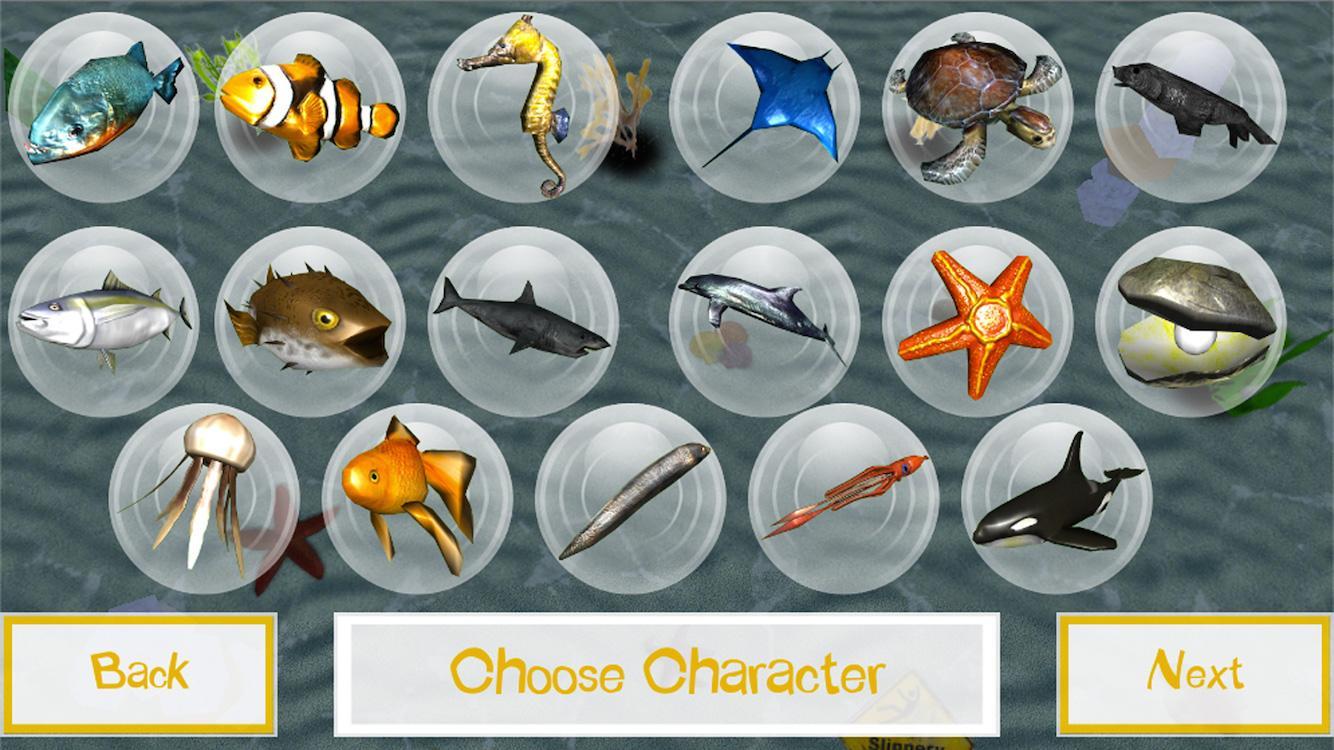This screenshot has width=1334, height=750.
Task: Select the jellyfish character
Action: 200,500
